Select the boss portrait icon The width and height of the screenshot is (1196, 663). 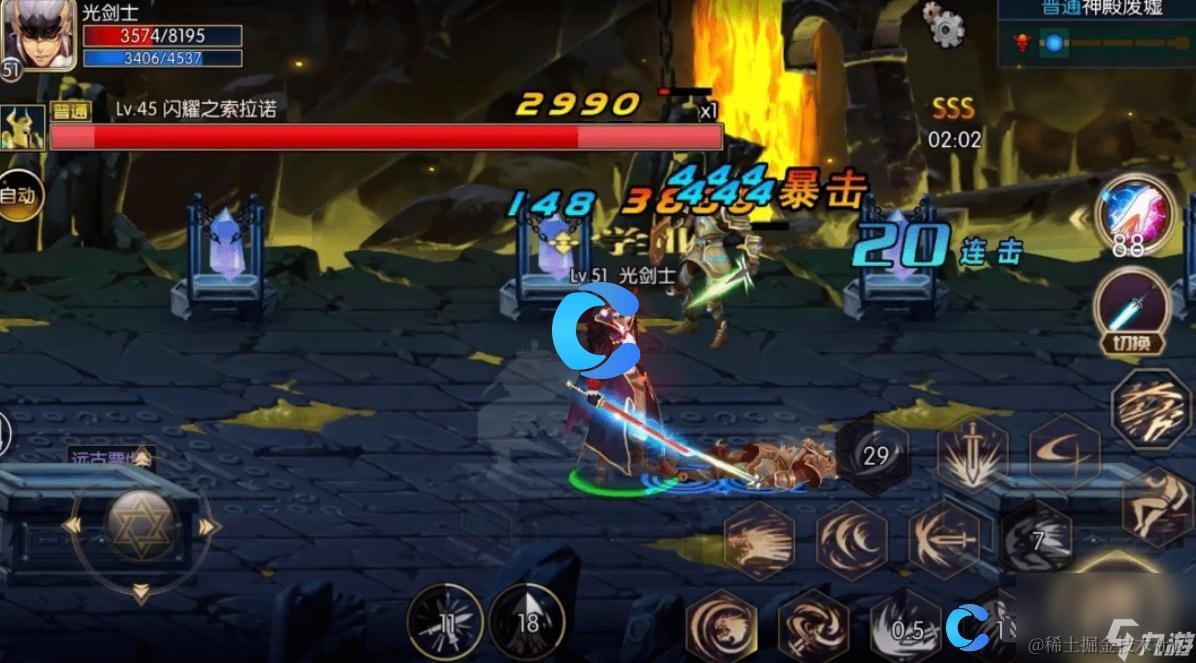[22, 128]
